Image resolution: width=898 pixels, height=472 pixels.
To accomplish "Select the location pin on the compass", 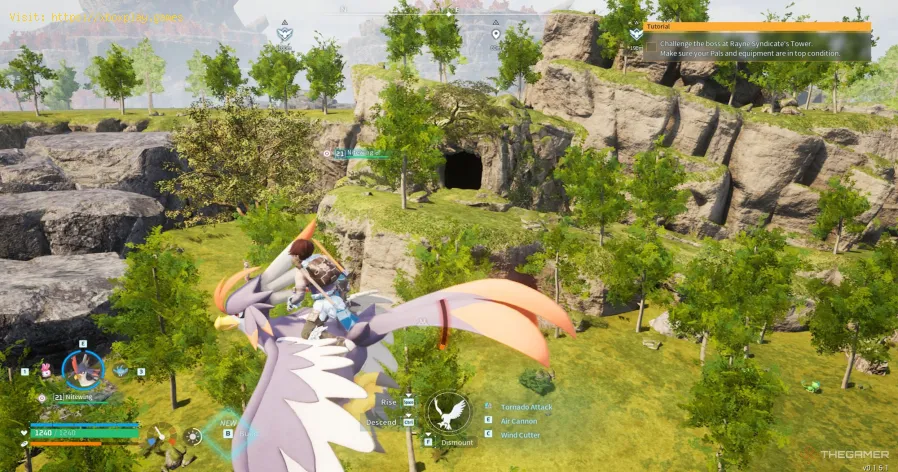I will (x=495, y=34).
